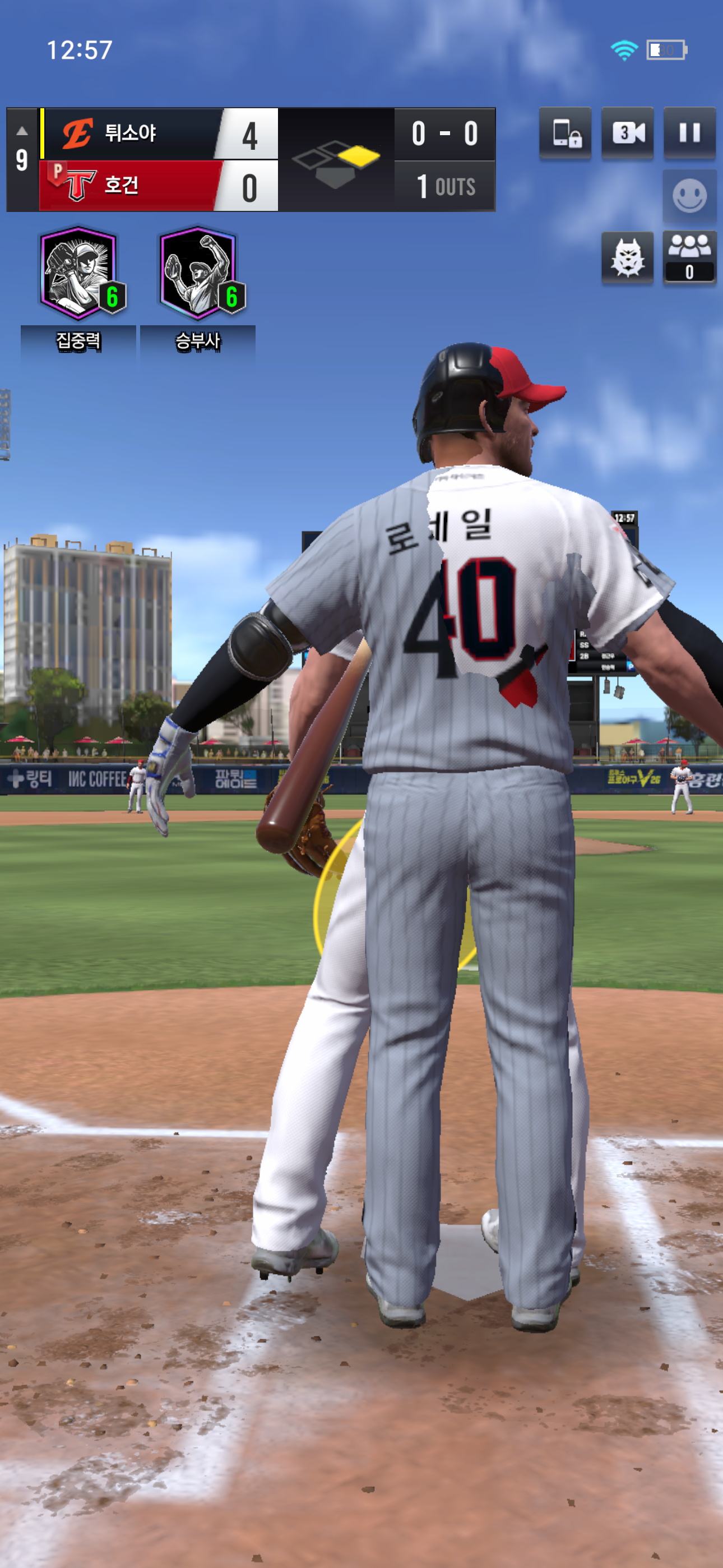
Task: Open the spectators count button
Action: [689, 257]
